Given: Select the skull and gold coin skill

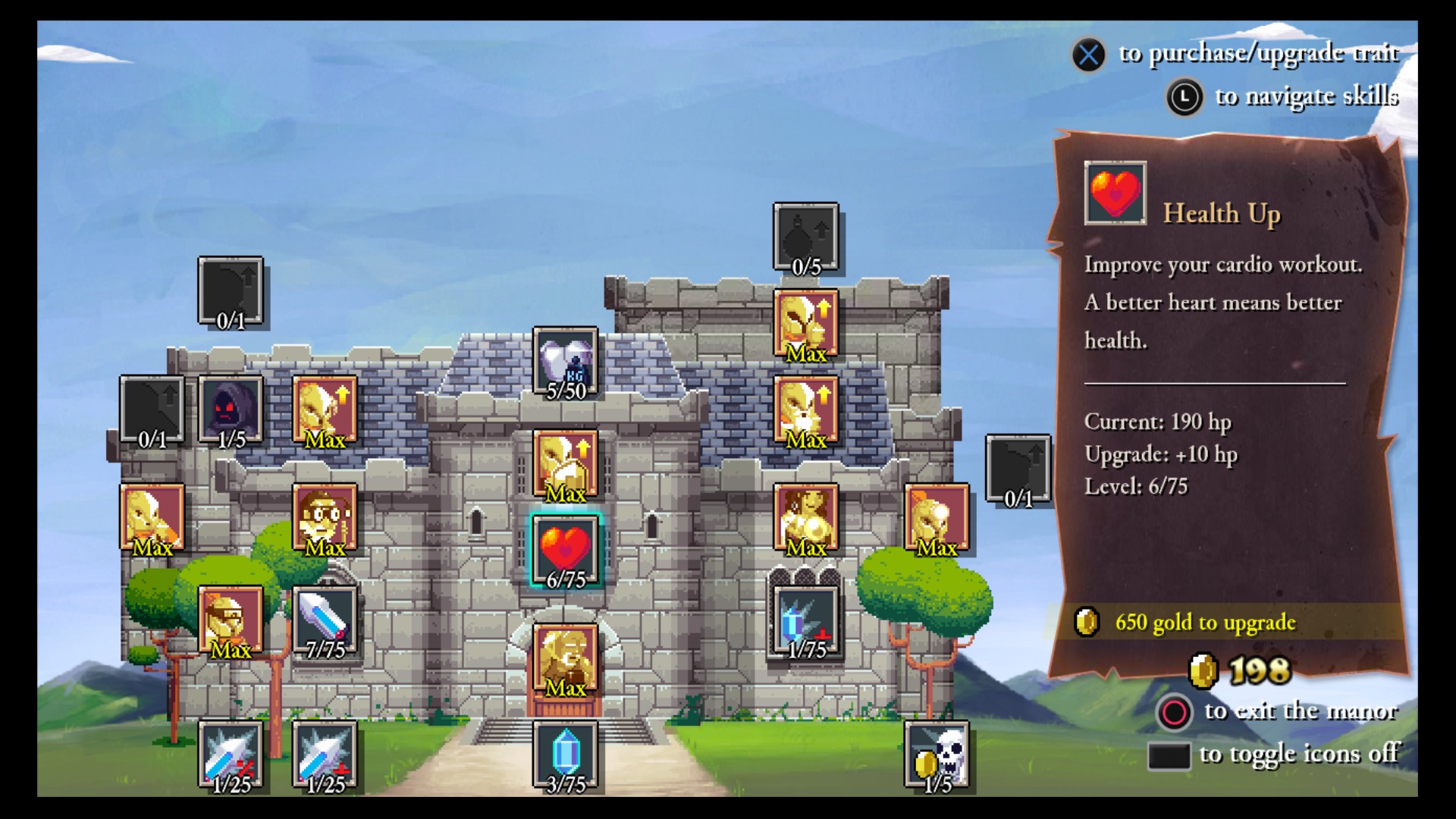Looking at the screenshot, I should tap(937, 755).
